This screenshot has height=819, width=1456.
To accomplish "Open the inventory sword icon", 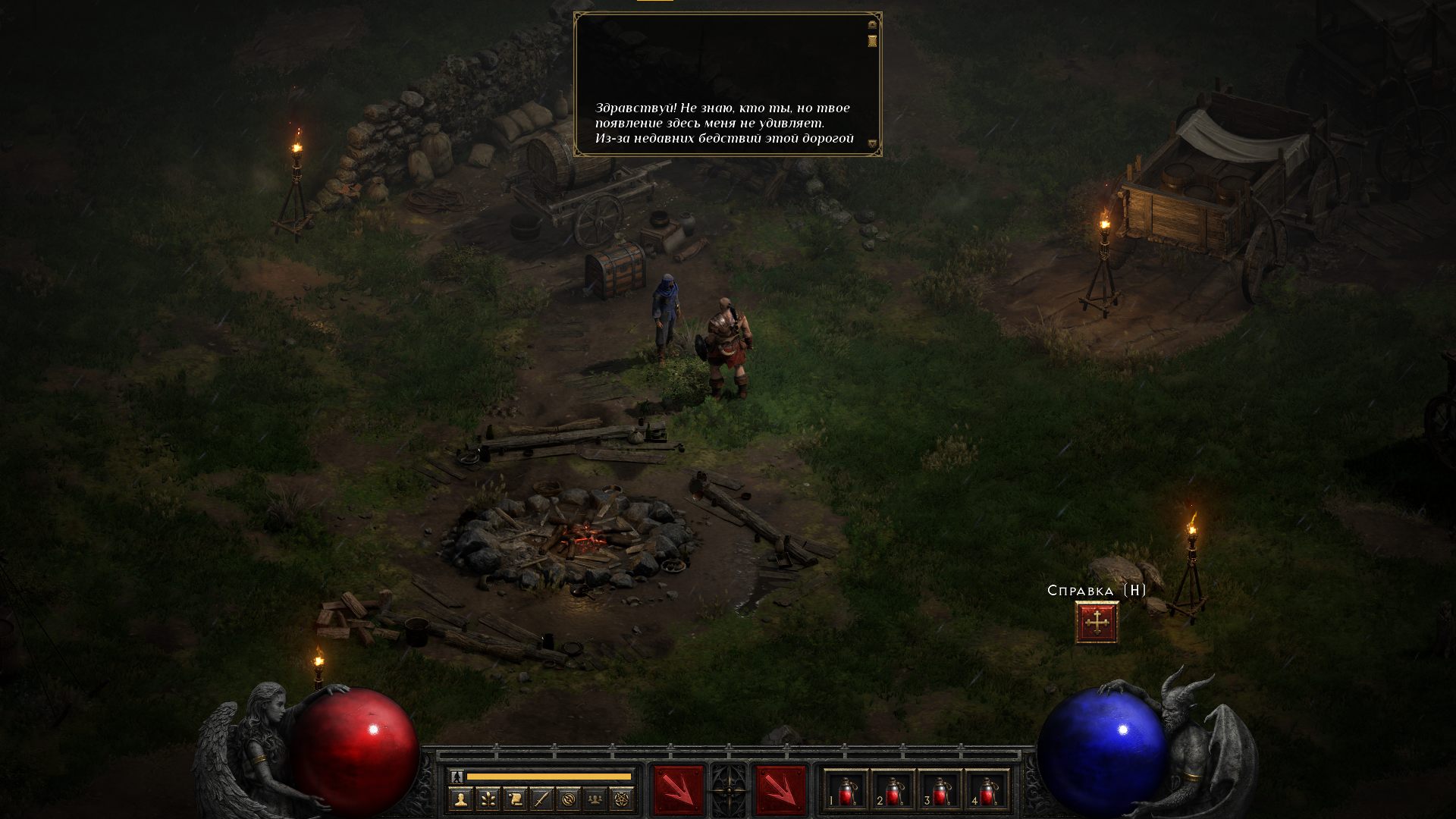I will (541, 799).
